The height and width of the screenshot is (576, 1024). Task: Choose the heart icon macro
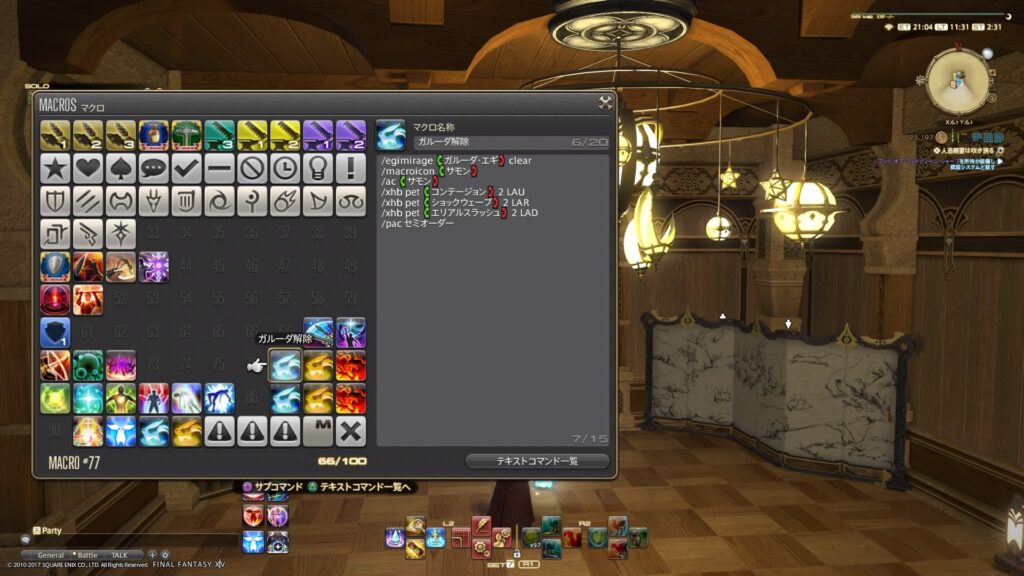click(88, 167)
